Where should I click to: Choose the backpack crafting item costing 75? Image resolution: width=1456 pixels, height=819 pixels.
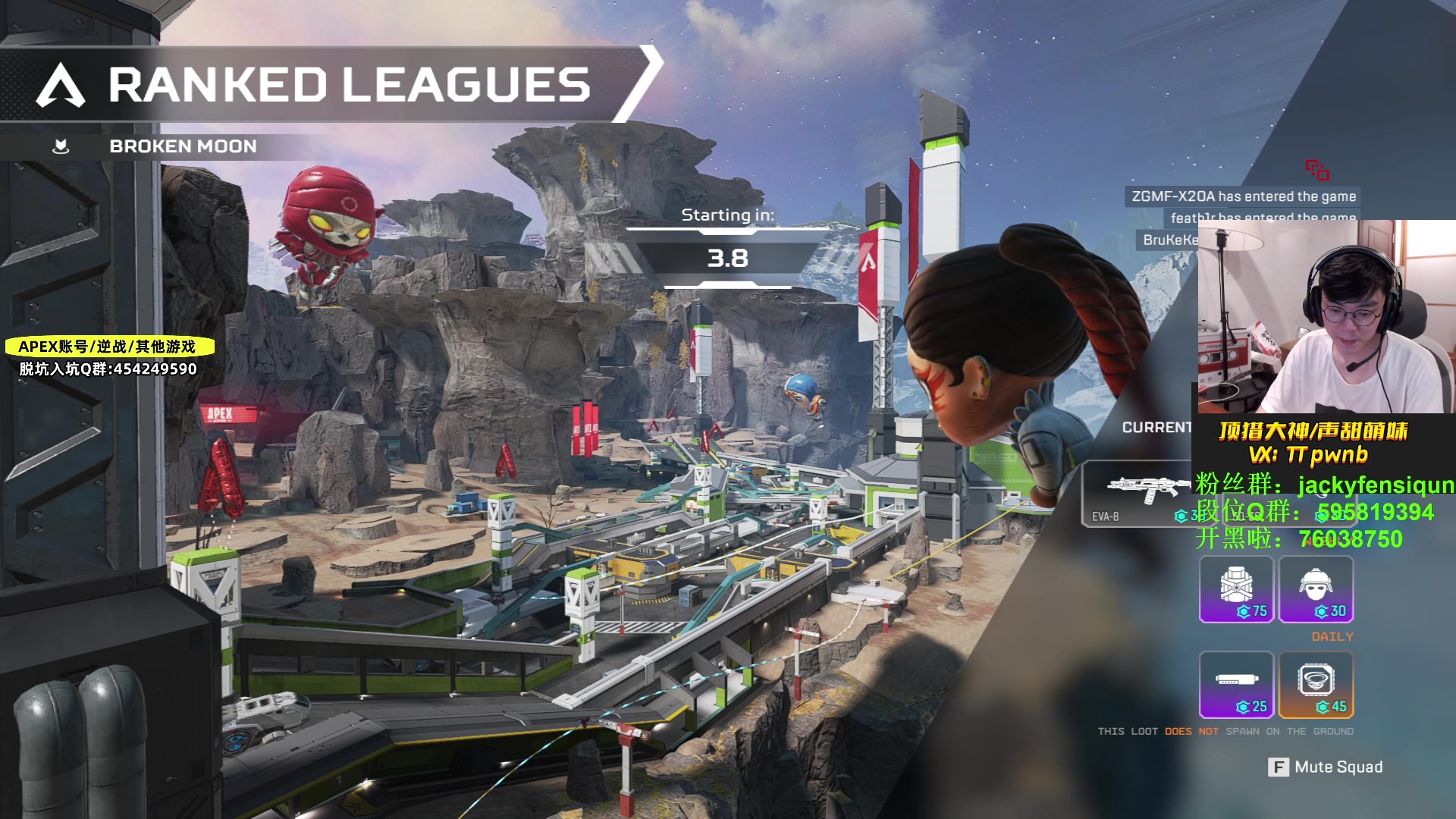coord(1236,589)
